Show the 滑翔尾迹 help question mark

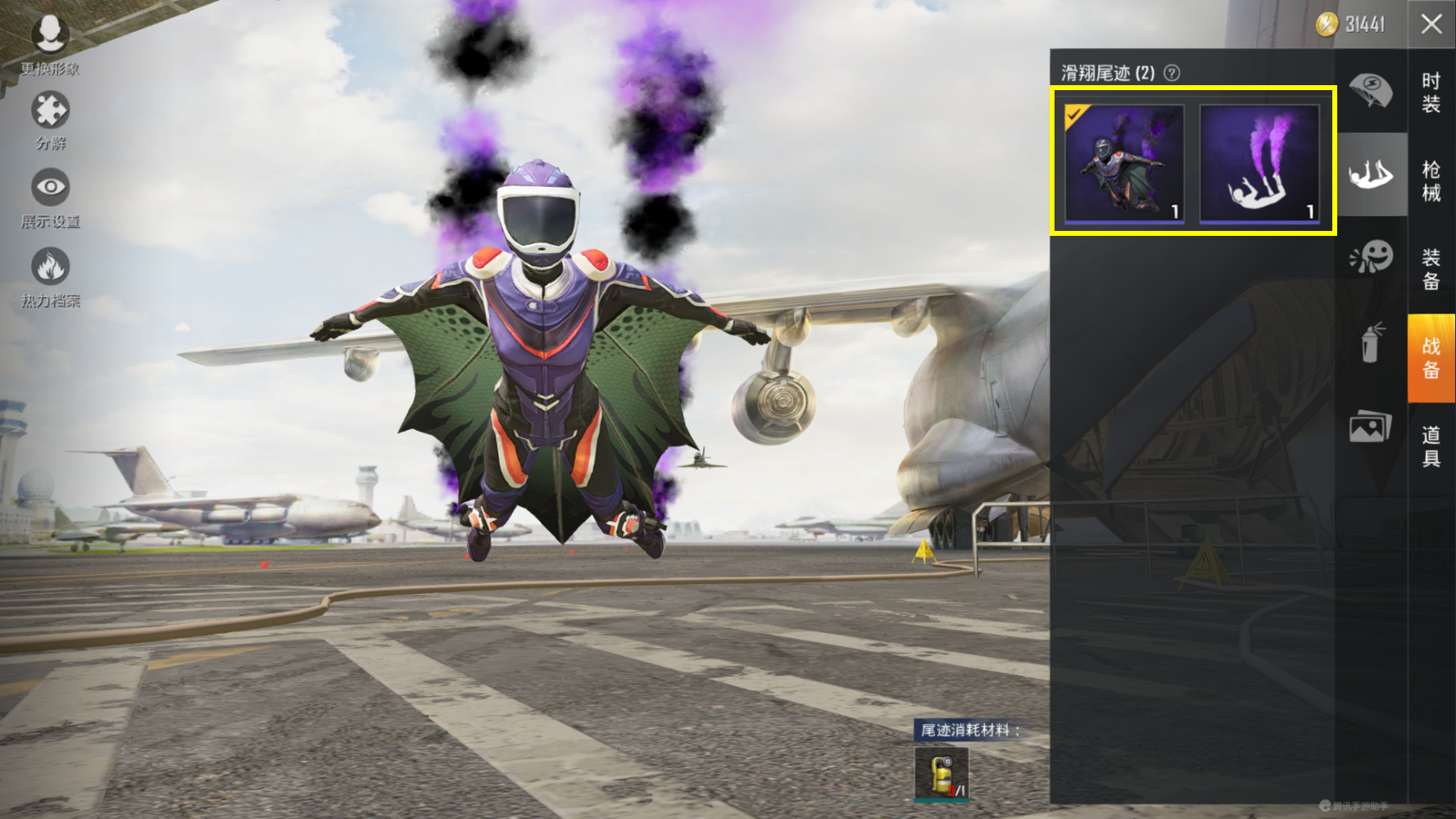point(1173,73)
